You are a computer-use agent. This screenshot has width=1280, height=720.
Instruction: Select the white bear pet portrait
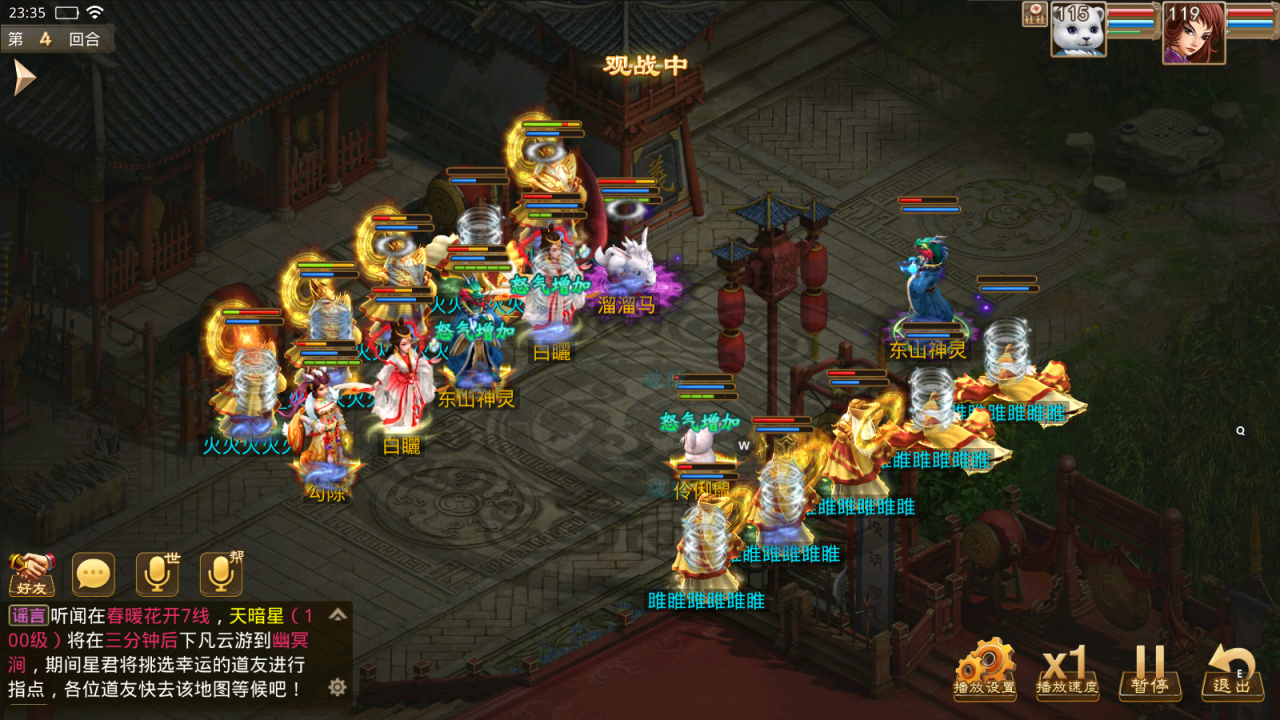tap(1078, 30)
